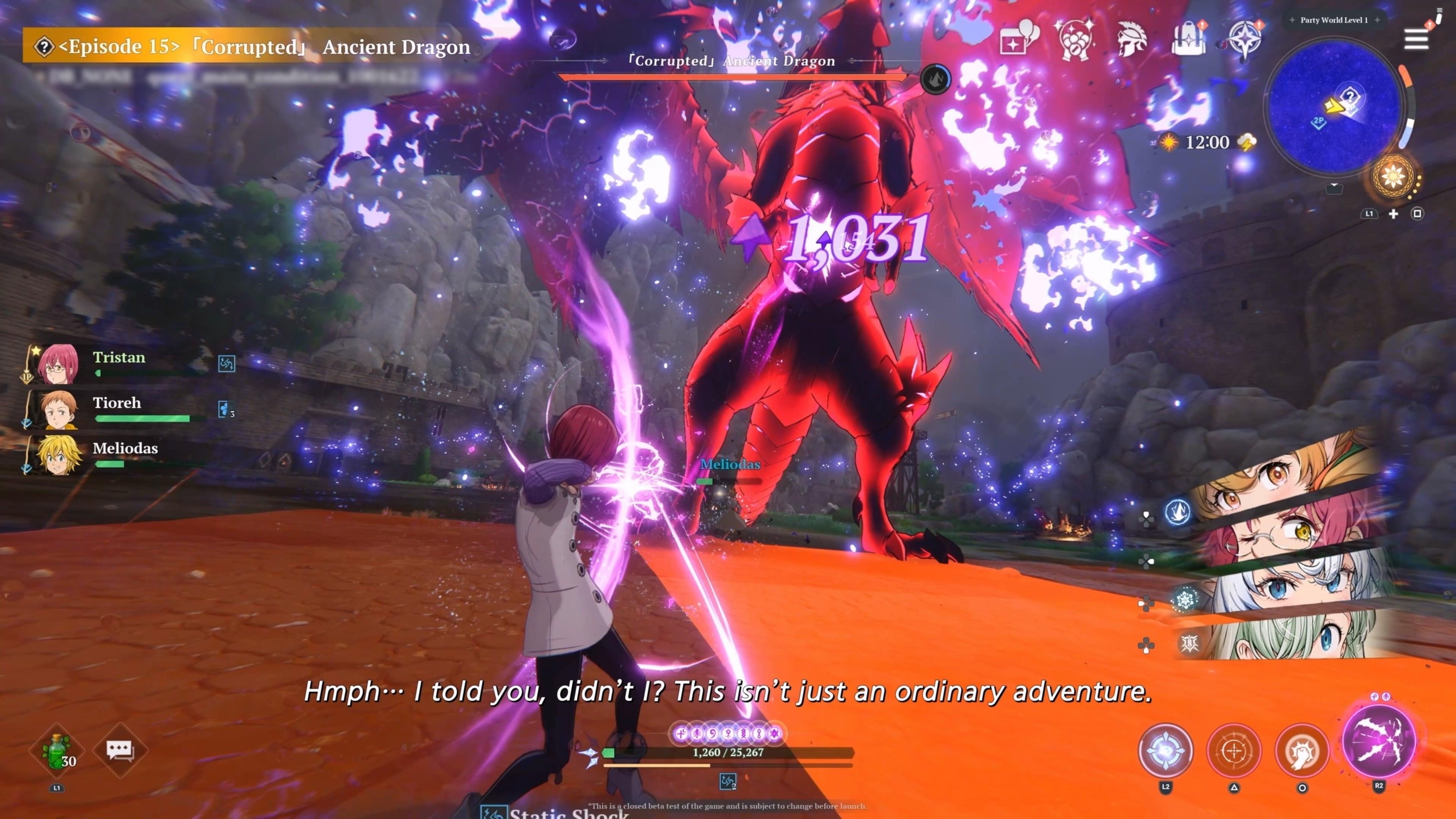
Task: Activate the crosshair target skill
Action: 1234,751
